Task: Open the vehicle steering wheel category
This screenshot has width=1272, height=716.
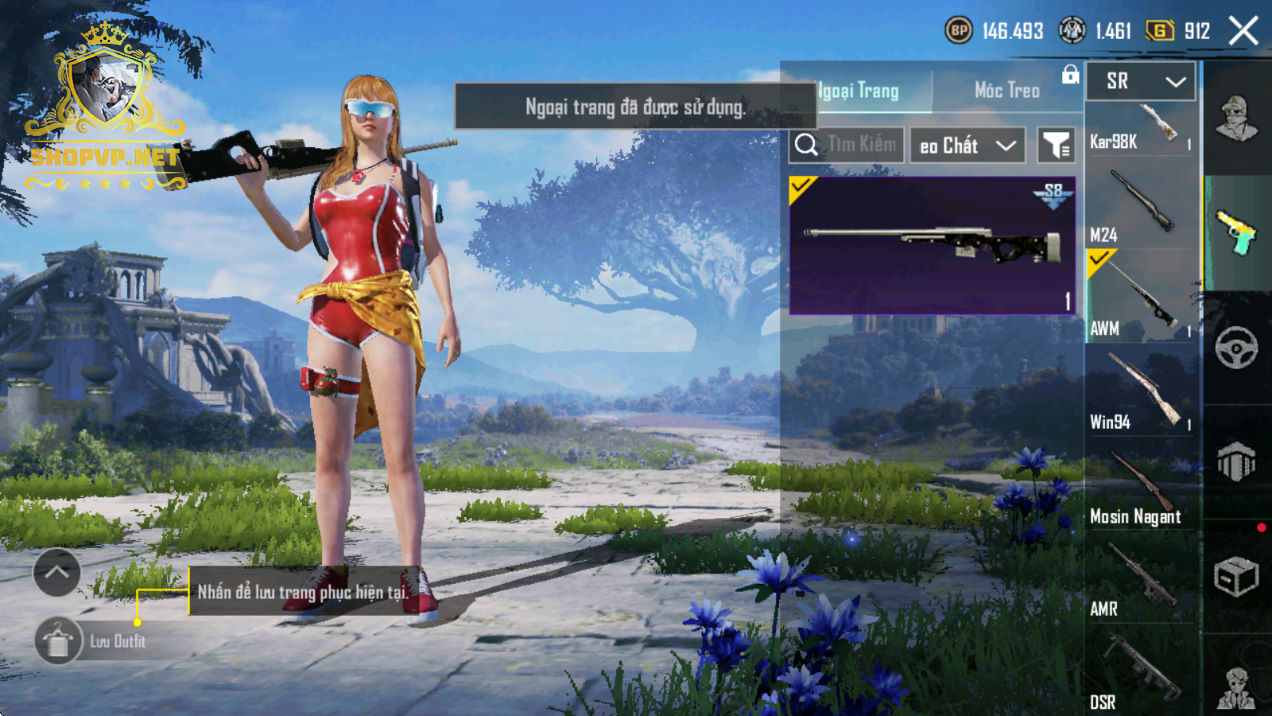Action: click(x=1237, y=347)
